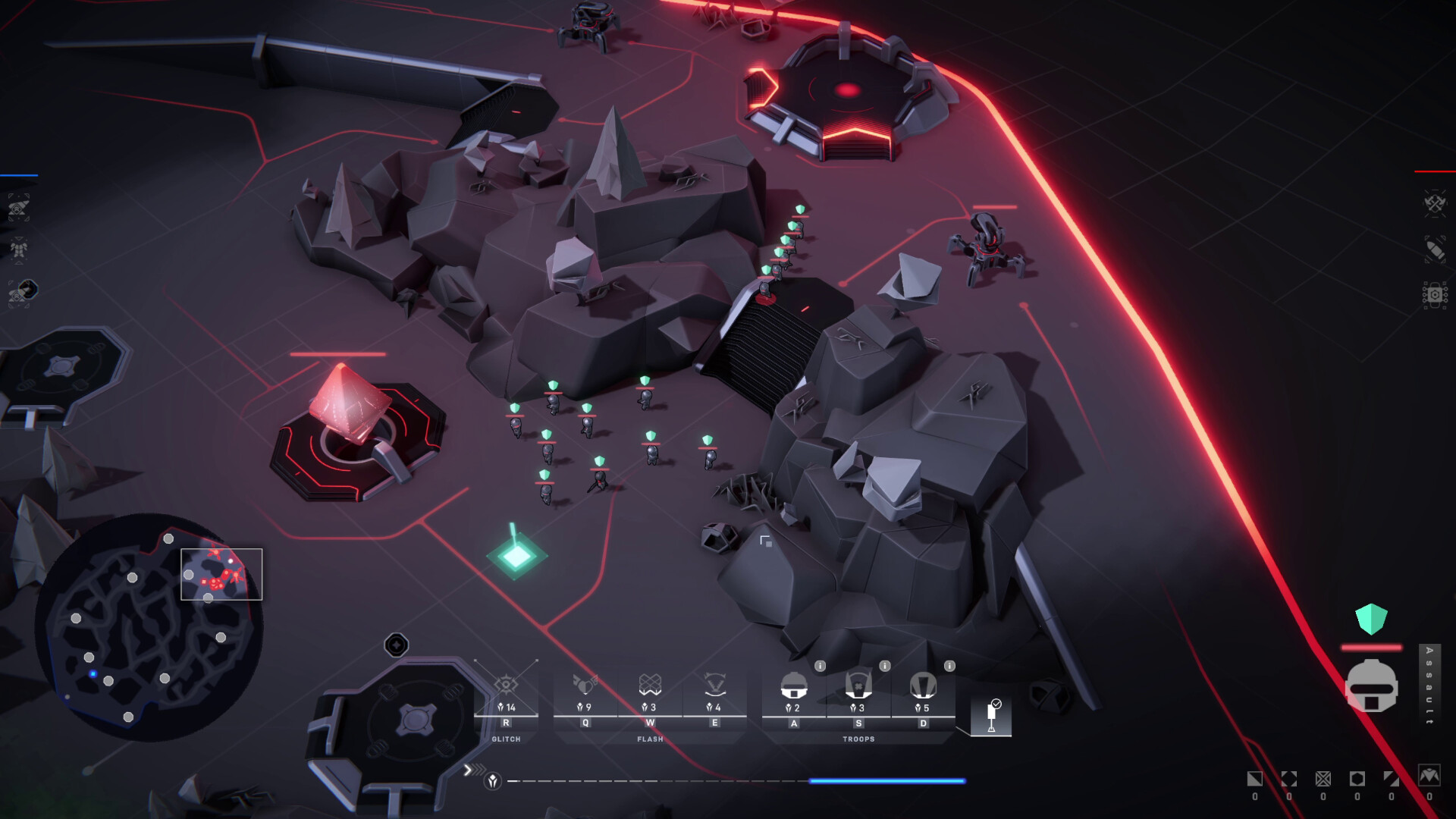Select the topmost unit icon on left sidebar
The image size is (1456, 819).
20,207
